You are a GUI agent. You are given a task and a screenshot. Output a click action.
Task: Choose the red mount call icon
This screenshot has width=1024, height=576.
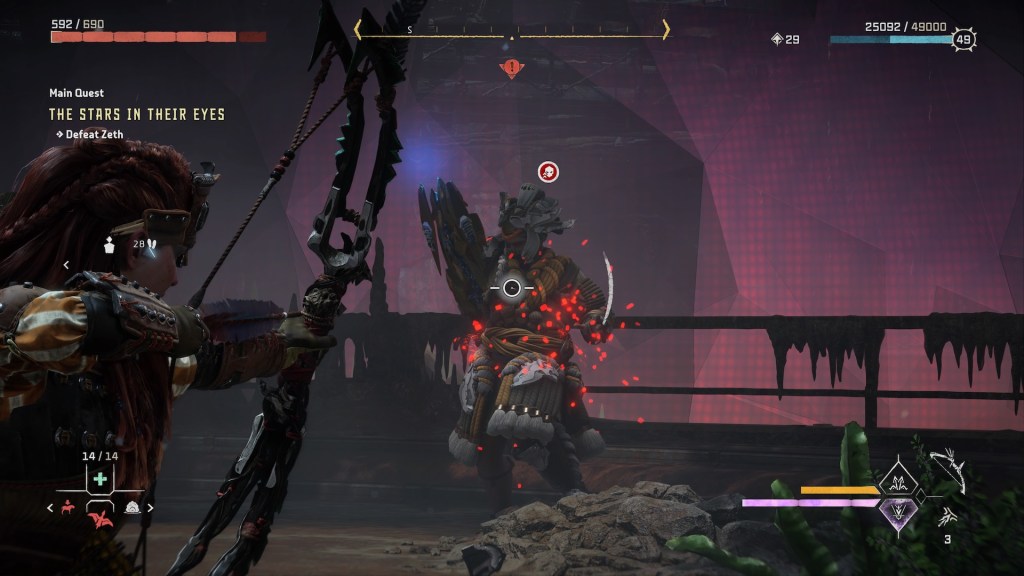coord(68,508)
